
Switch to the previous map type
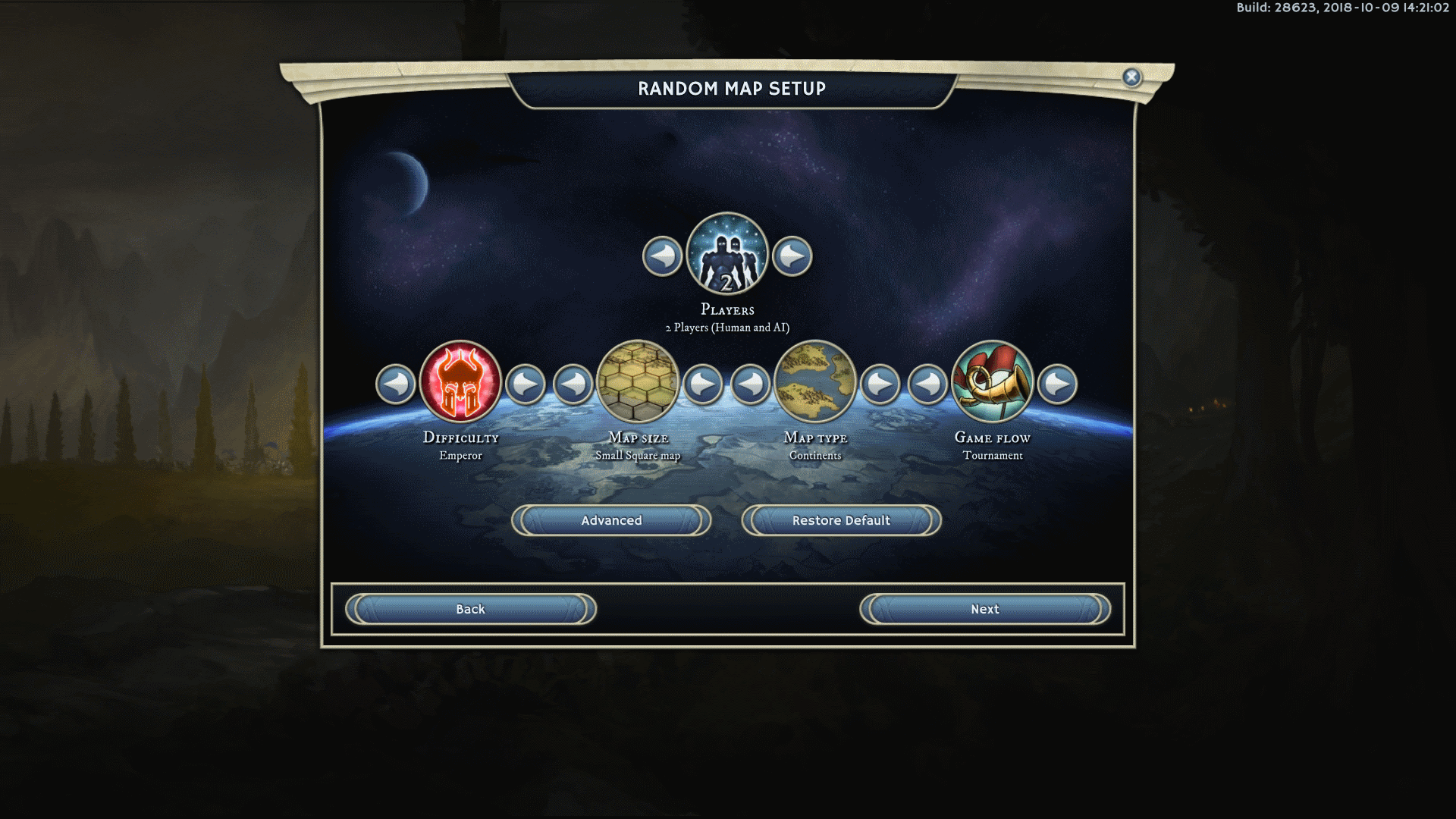pos(751,384)
